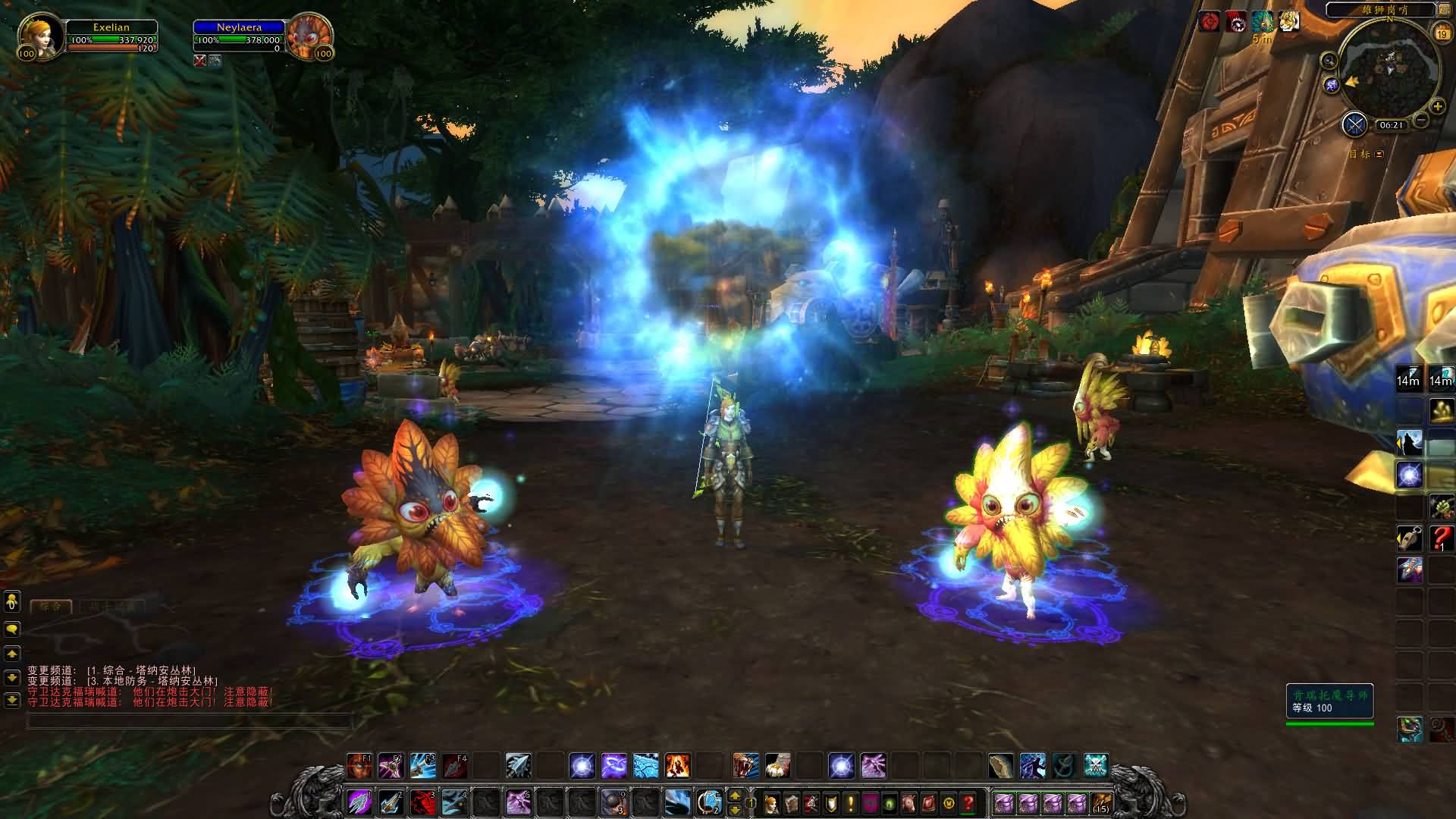Zoom out the minimap with minus button
Viewport: 1456px width, 819px height.
[x=1421, y=120]
